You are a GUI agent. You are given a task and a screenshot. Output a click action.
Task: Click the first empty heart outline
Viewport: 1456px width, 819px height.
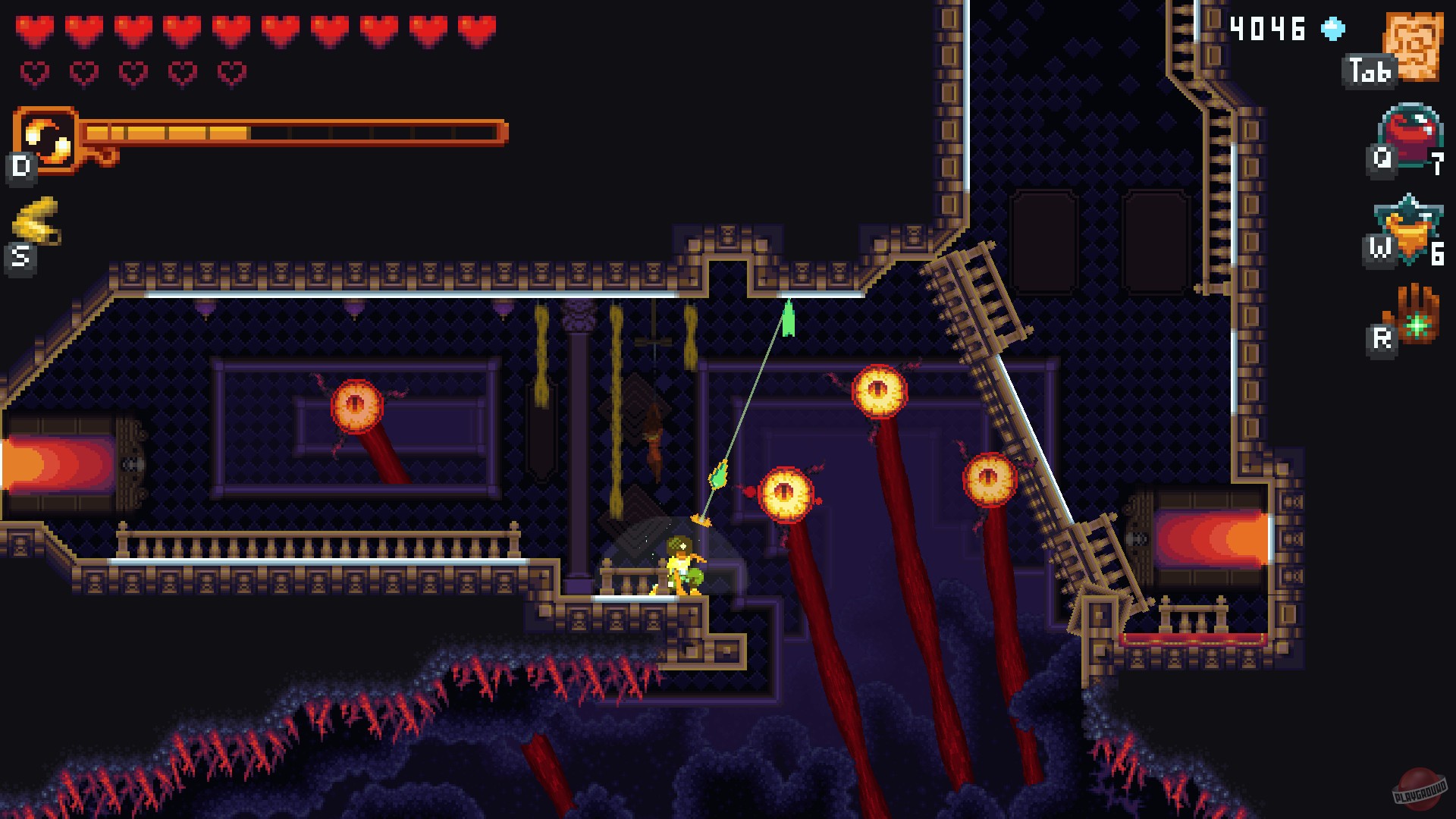(33, 72)
